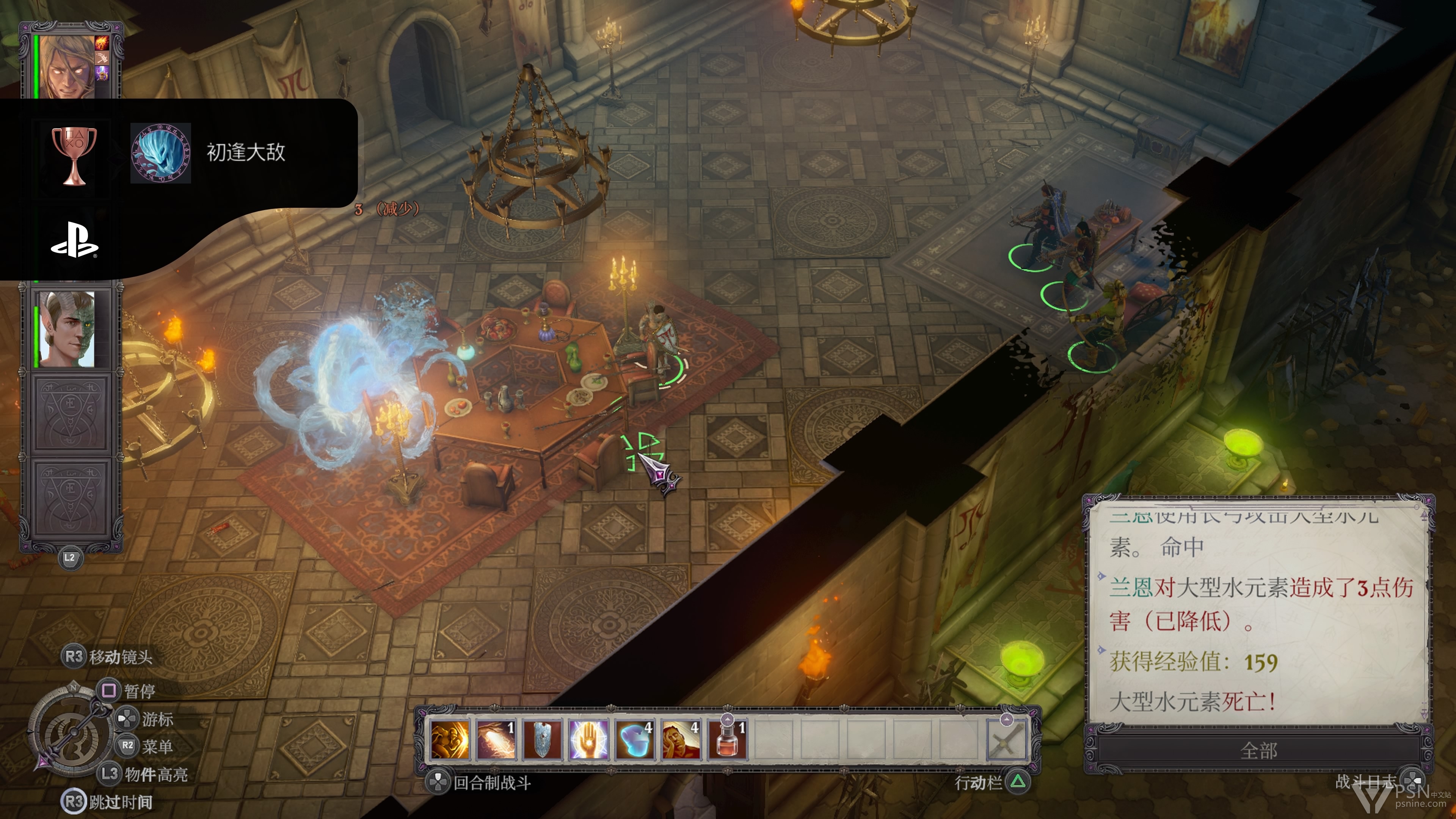This screenshot has width=1456, height=819.
Task: Cast the blue spectral fist spell
Action: pyautogui.click(x=635, y=739)
